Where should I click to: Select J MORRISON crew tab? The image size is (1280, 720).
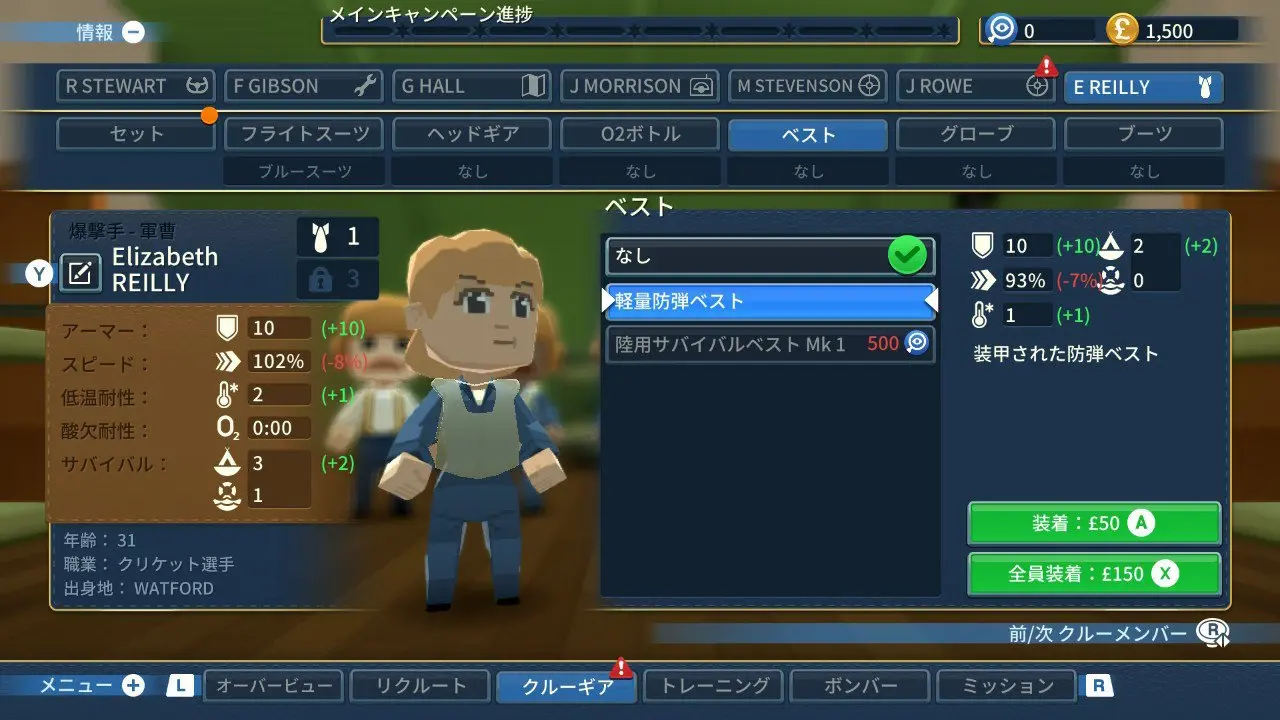coord(640,86)
